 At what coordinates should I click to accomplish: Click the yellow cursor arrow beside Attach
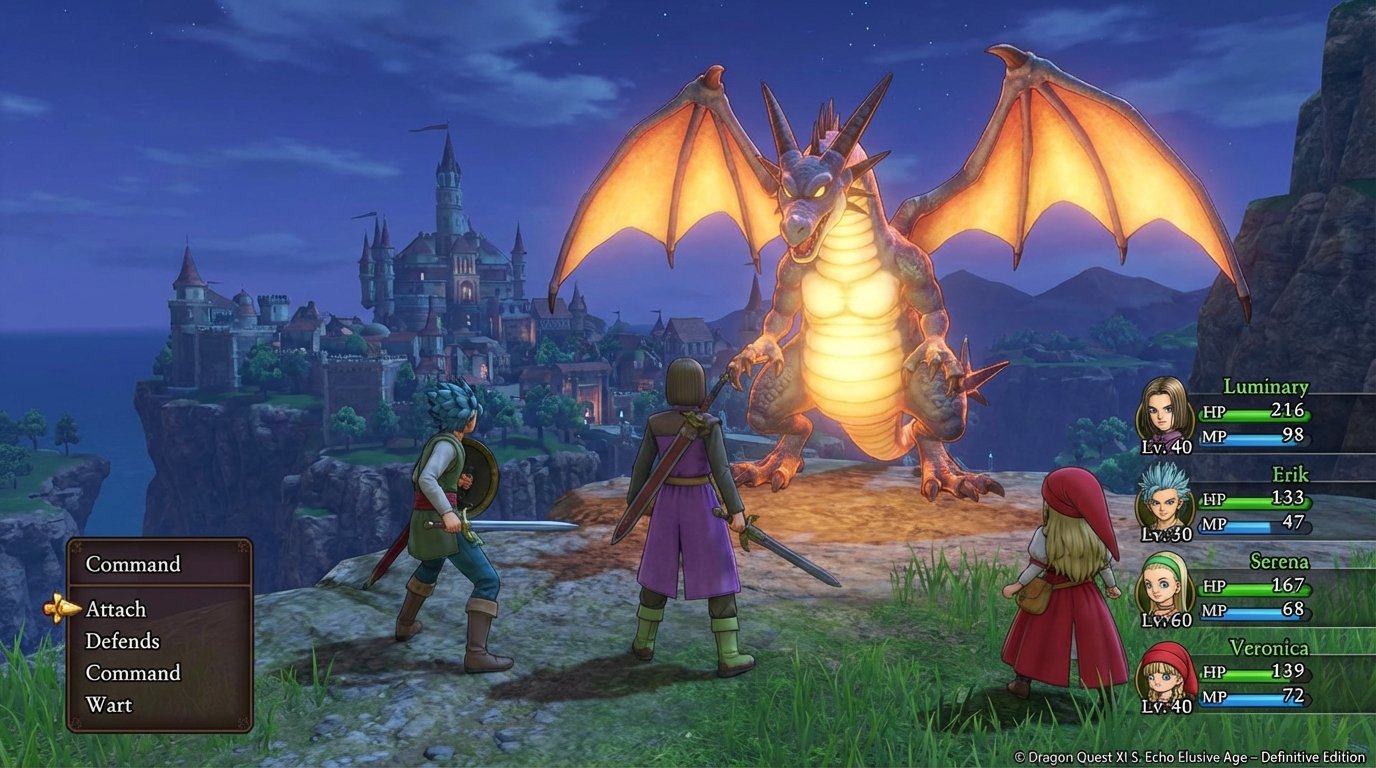62,609
